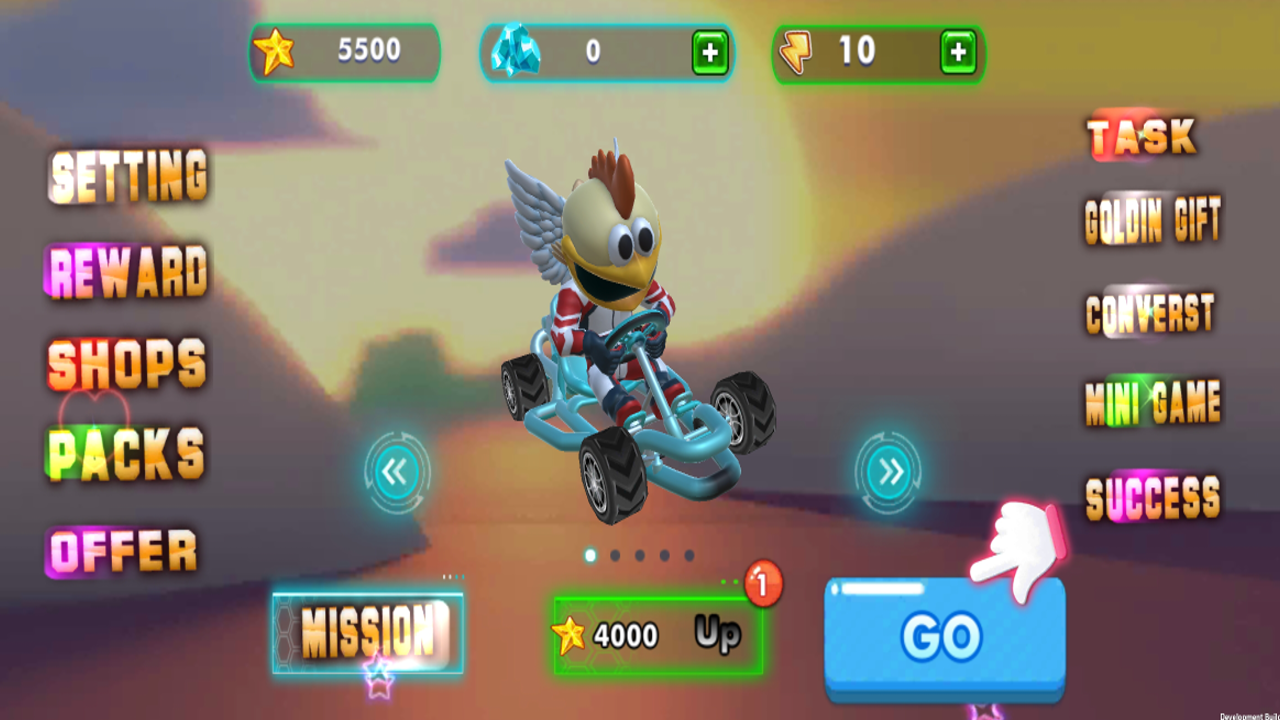Open the OFFER page
The width and height of the screenshot is (1280, 720).
click(122, 548)
